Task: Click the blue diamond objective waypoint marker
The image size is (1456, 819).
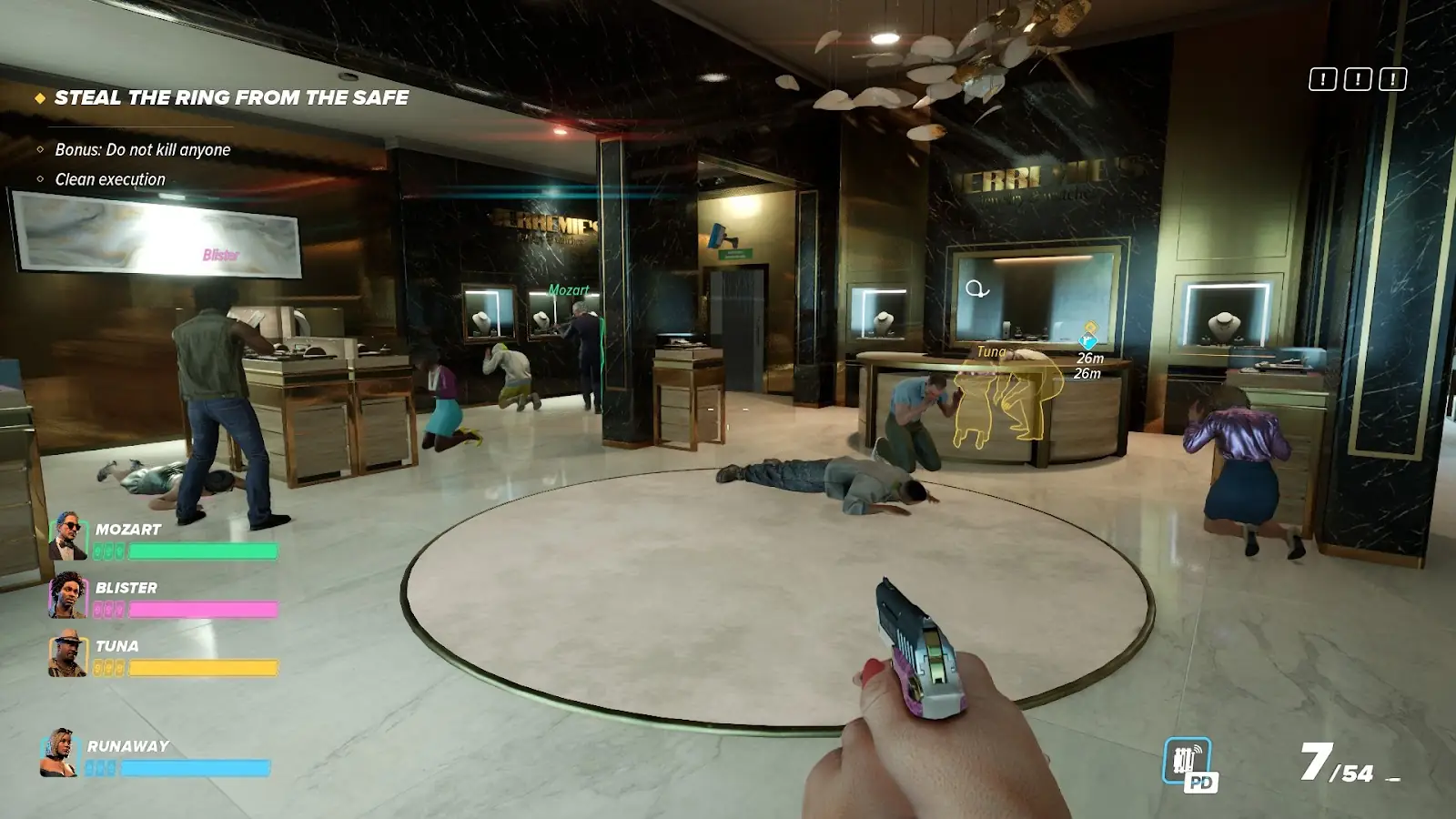Action: (1087, 339)
